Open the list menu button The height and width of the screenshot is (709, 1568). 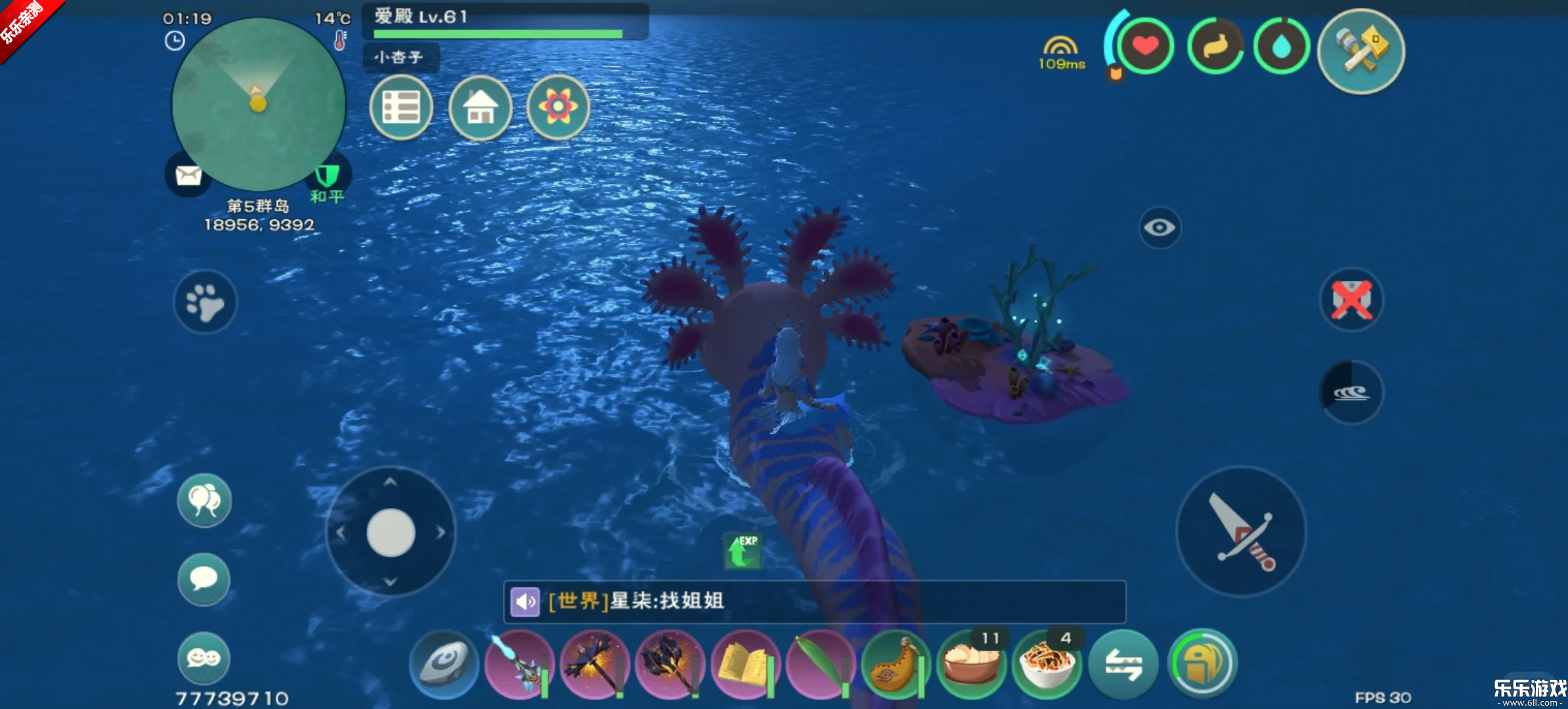tap(401, 107)
